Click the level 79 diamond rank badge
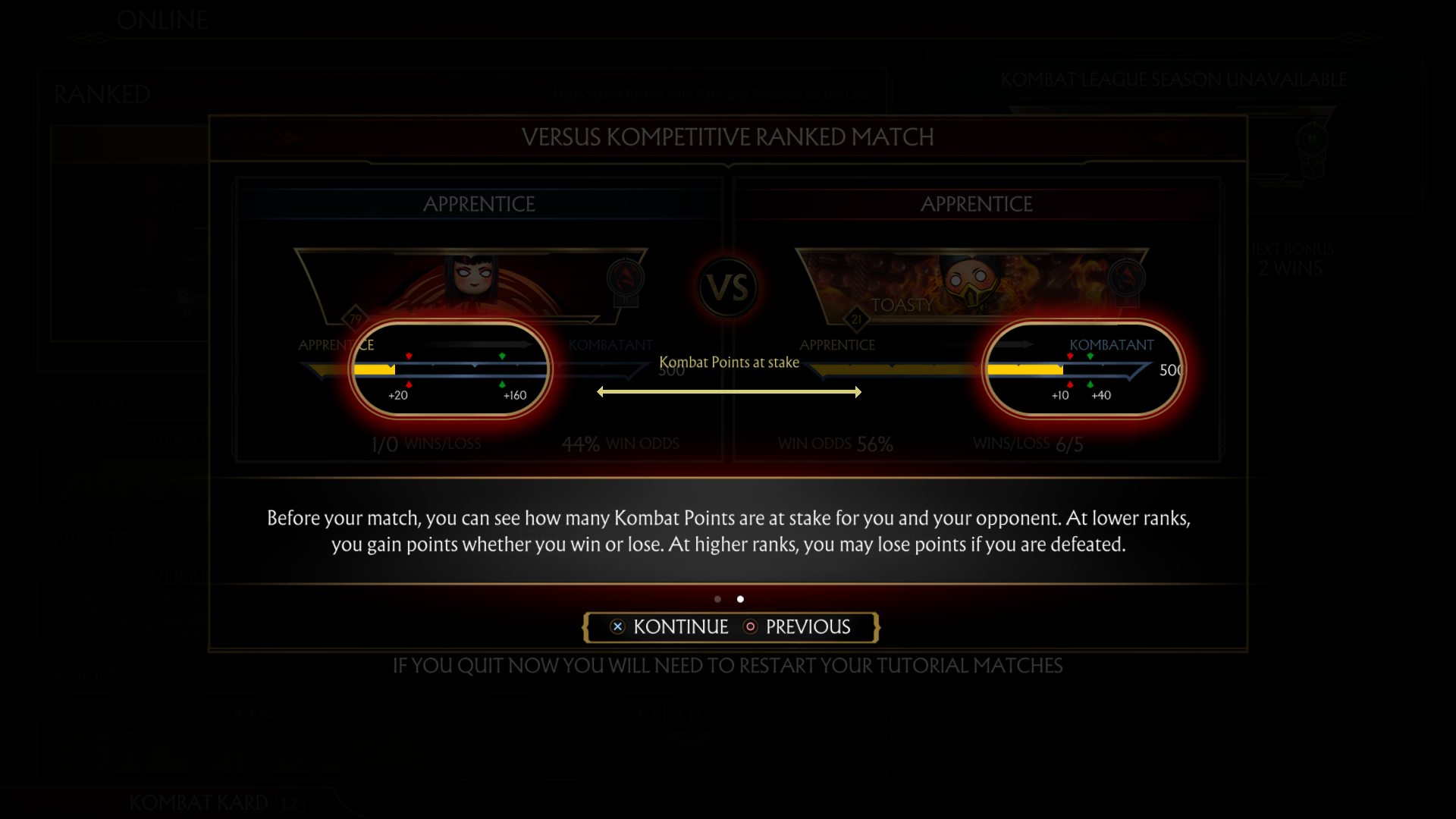This screenshot has width=1456, height=819. click(x=355, y=319)
